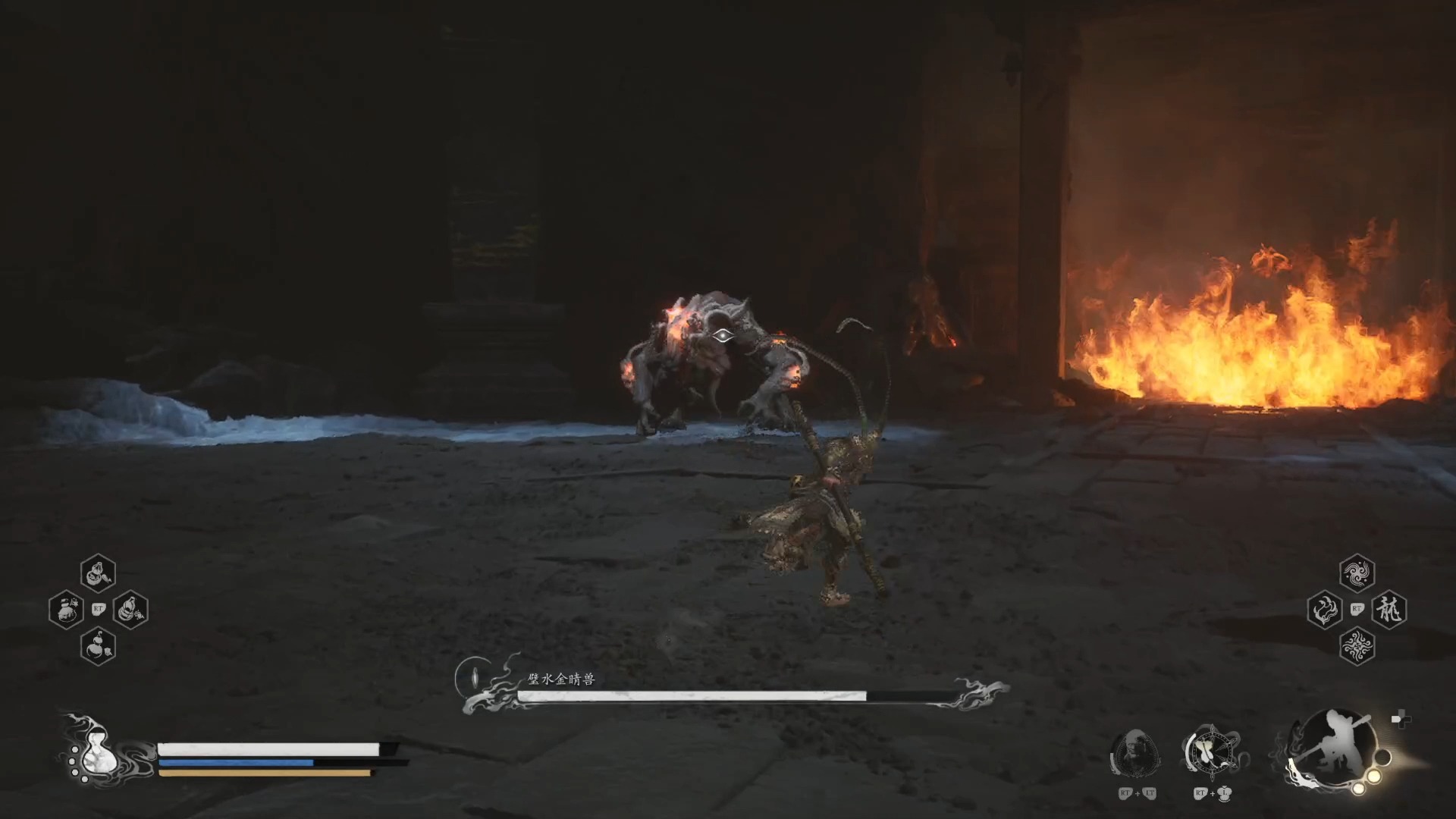Use the vessel ability with butterfly emblem

coord(1212,753)
